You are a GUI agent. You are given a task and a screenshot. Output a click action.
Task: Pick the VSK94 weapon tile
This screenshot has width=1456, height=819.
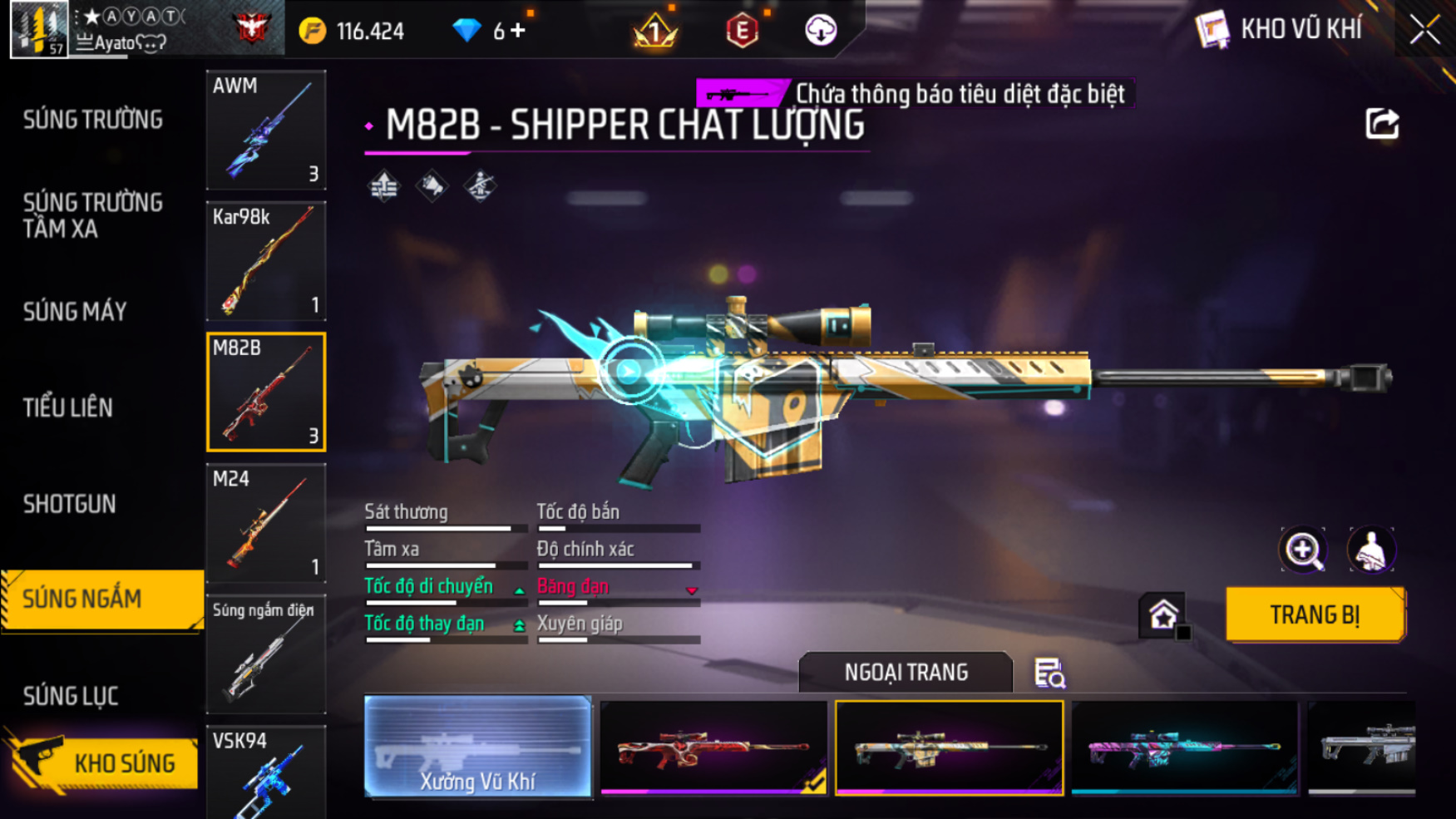(x=265, y=773)
